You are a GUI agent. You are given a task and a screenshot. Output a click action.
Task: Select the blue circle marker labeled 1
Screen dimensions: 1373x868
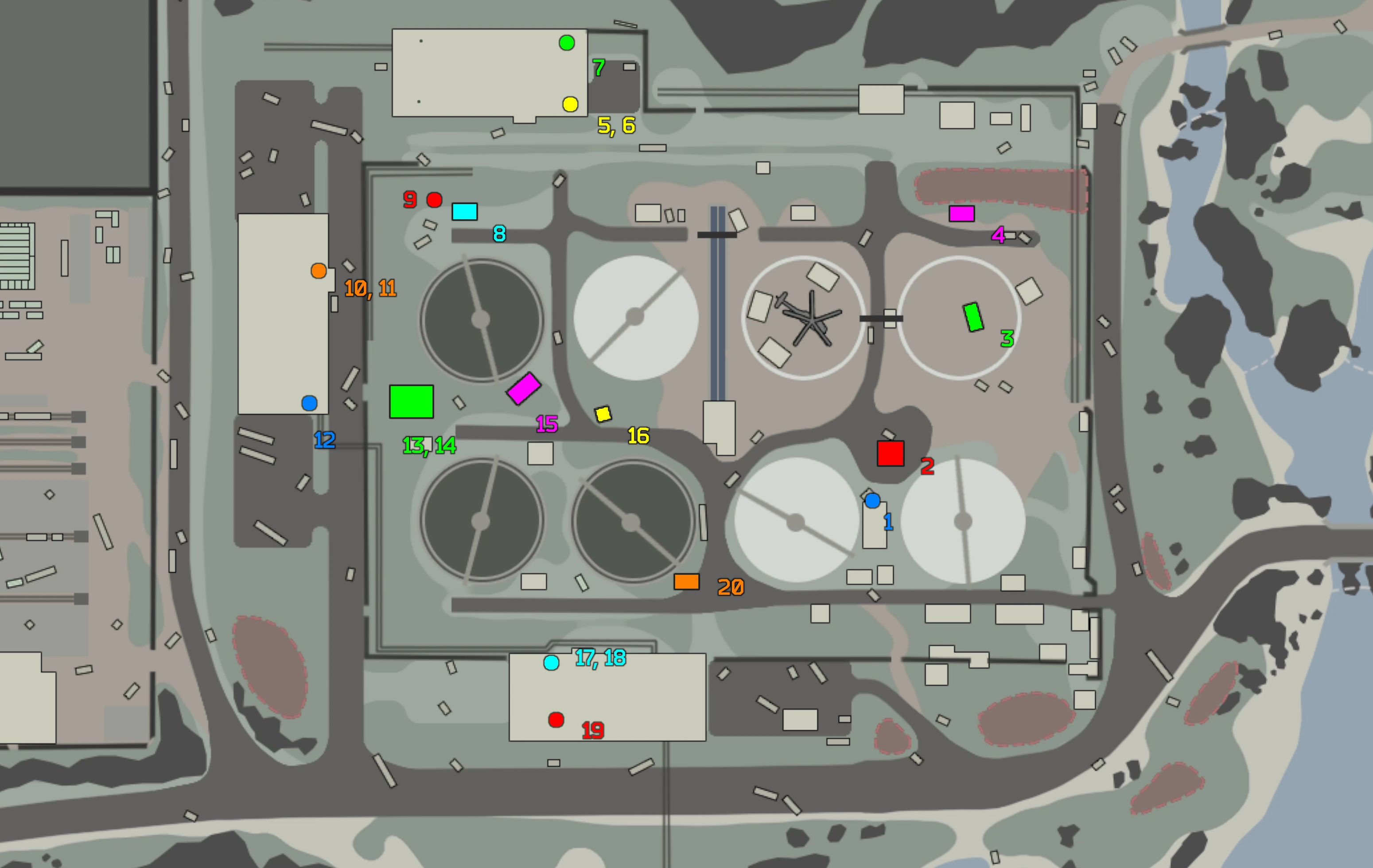pos(872,501)
